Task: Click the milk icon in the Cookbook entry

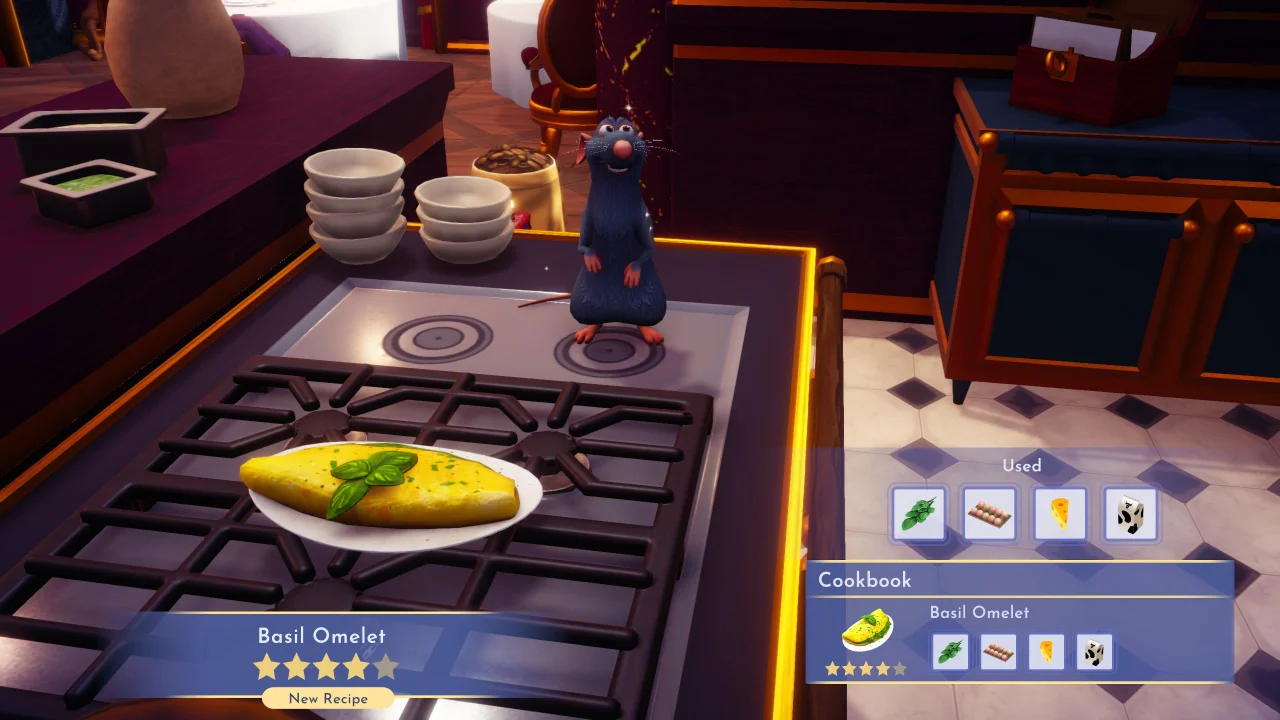Action: point(1093,651)
